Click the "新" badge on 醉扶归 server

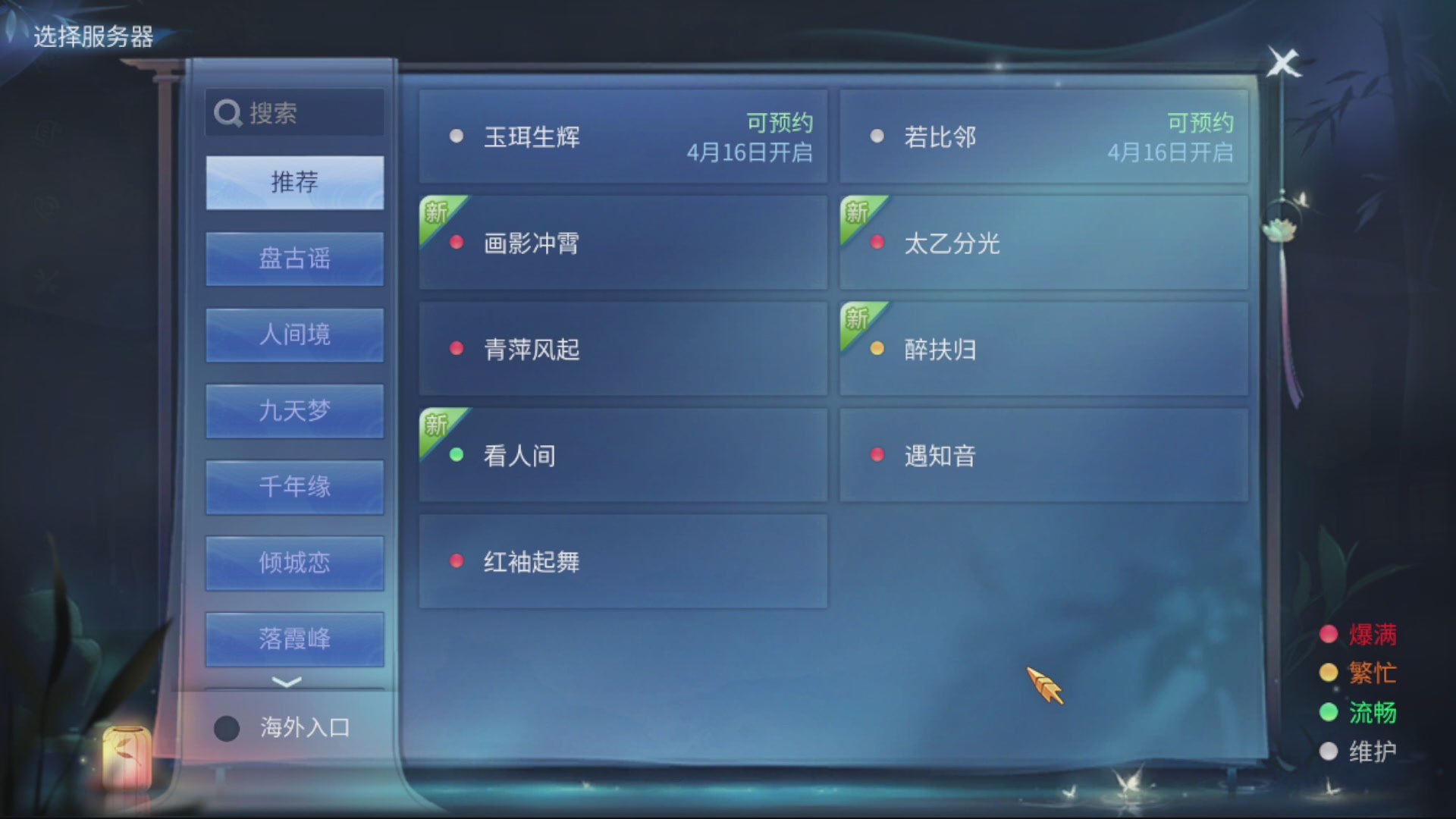click(858, 320)
